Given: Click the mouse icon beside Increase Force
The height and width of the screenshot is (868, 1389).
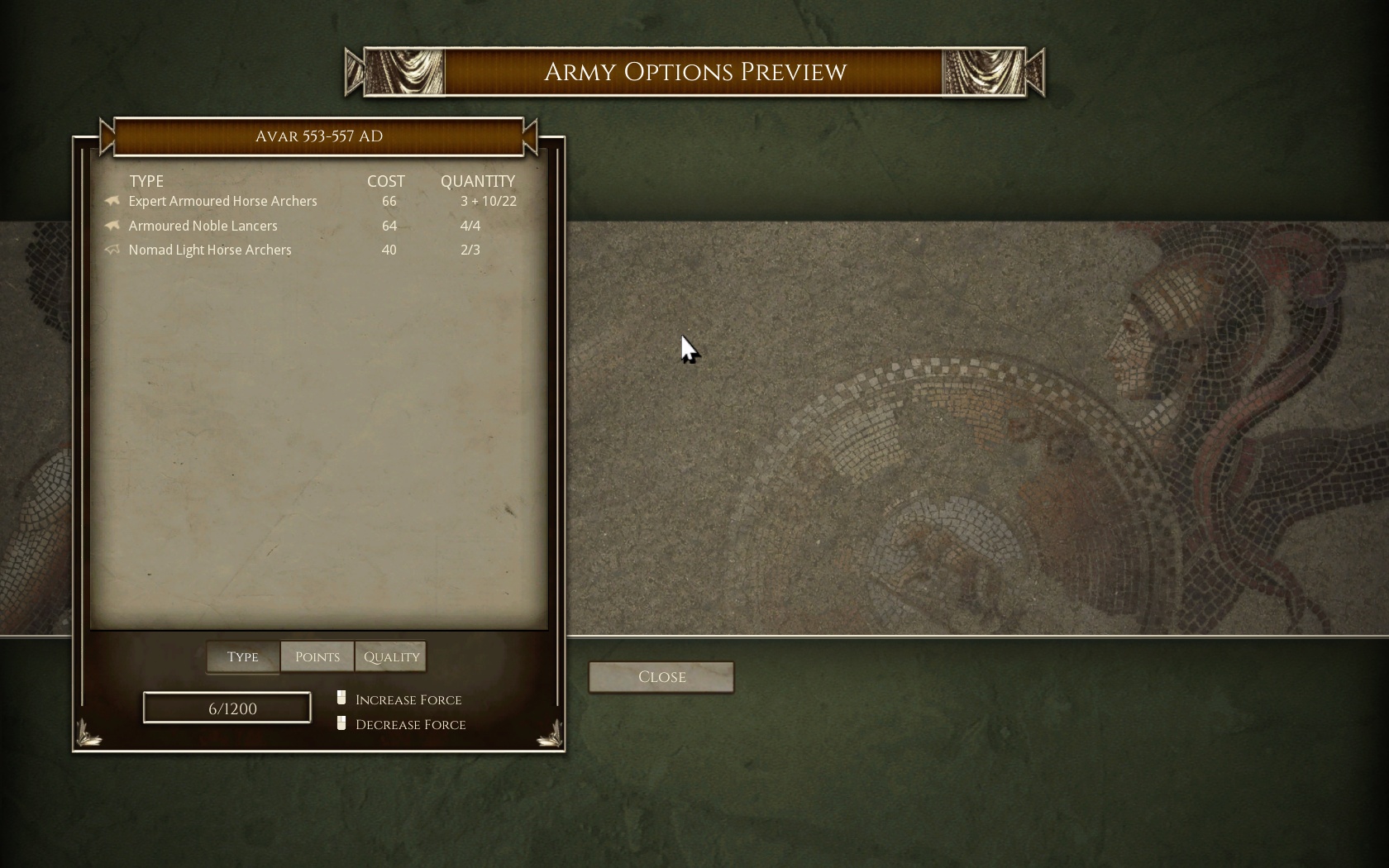Looking at the screenshot, I should [x=341, y=697].
